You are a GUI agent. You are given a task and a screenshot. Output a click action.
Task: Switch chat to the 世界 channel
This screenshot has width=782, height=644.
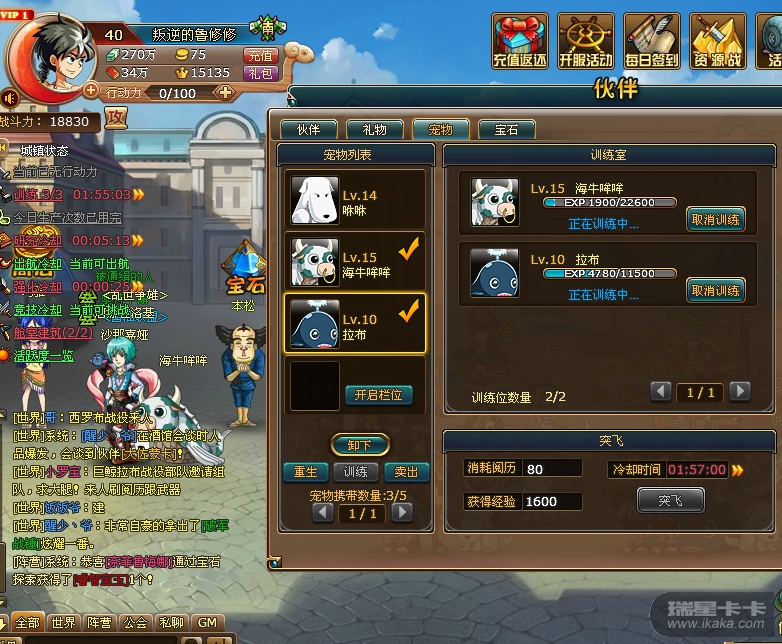tap(64, 623)
